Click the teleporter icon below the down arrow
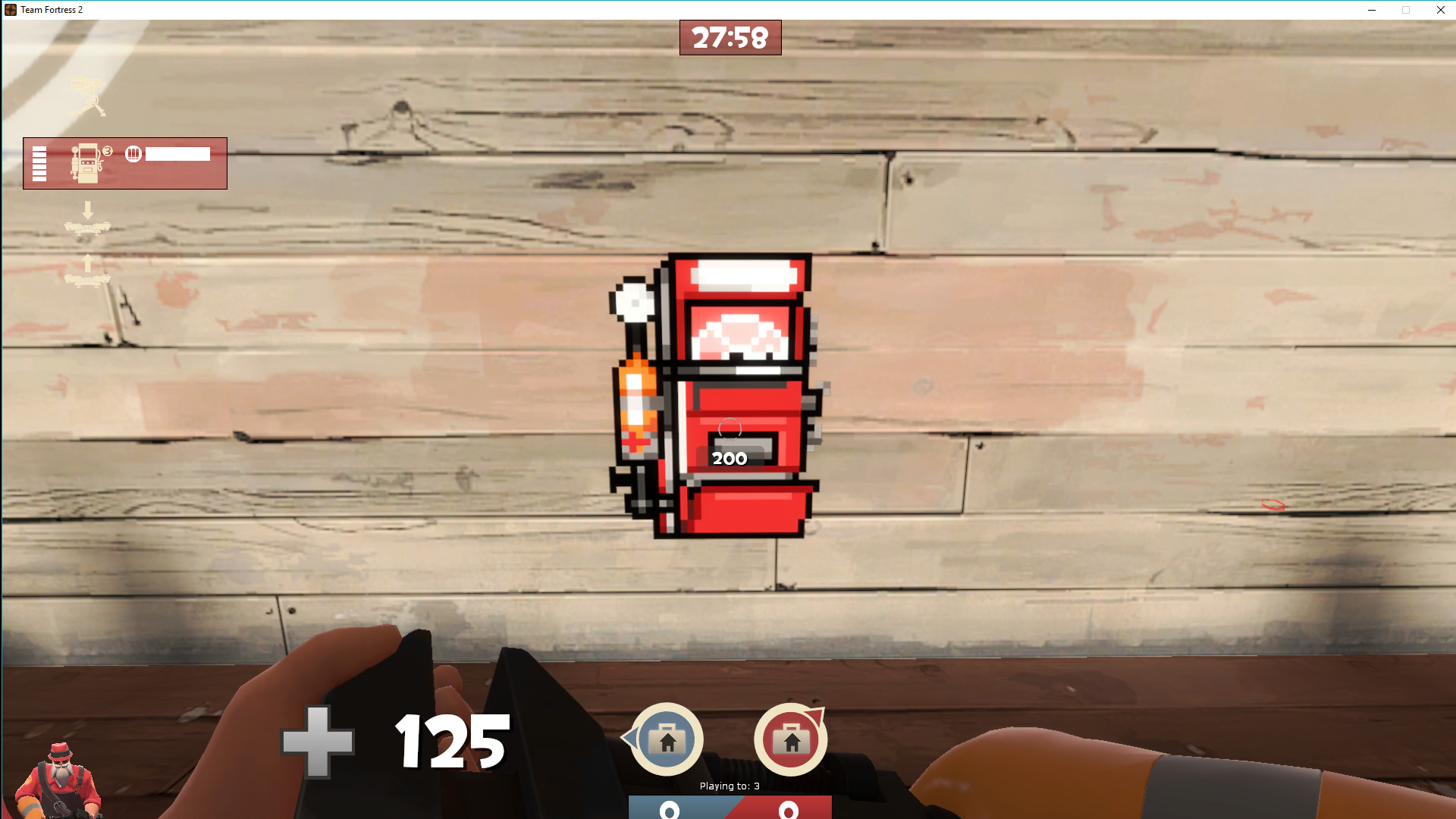Screen dimensions: 1456x819 tap(89, 227)
